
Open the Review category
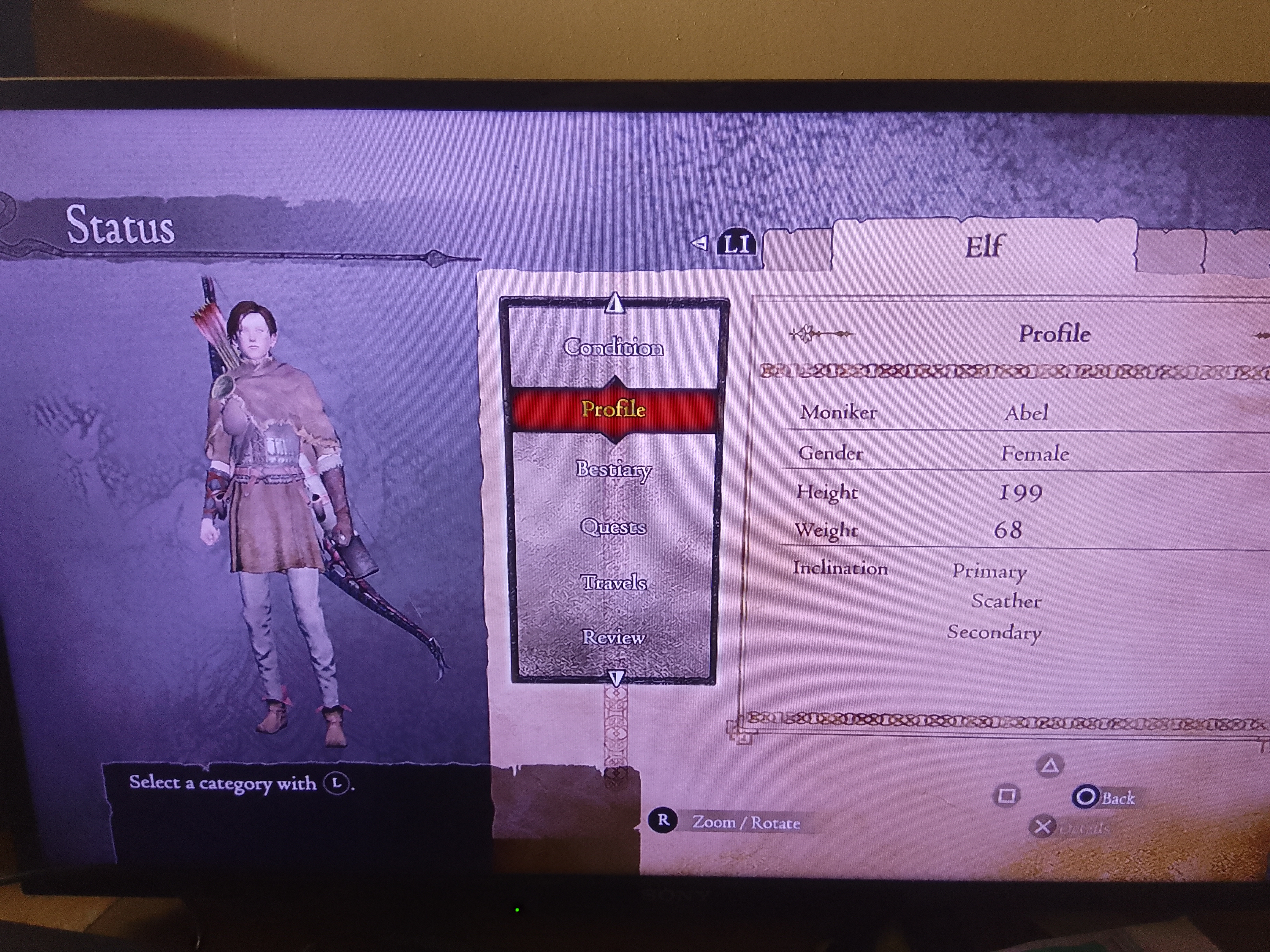[613, 637]
